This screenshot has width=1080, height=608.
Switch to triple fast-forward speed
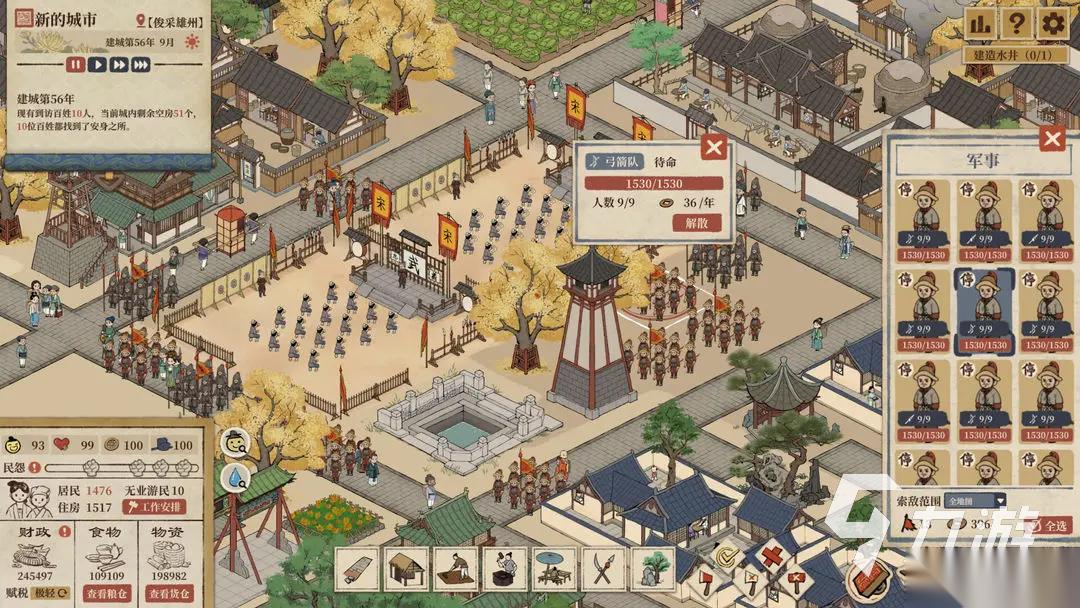pos(141,65)
